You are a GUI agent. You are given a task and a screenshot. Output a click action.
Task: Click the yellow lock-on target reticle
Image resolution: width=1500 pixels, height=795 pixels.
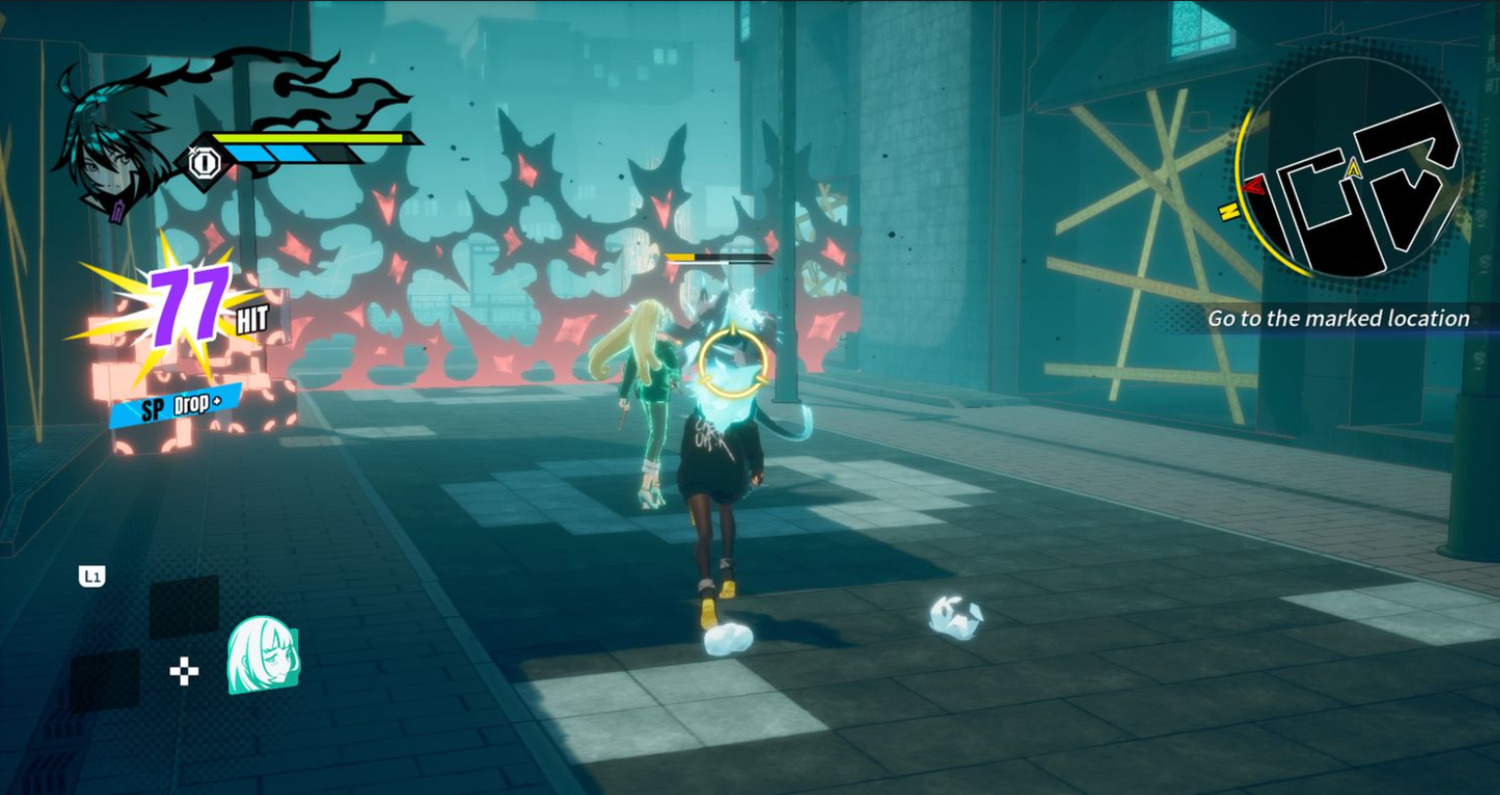pyautogui.click(x=733, y=361)
